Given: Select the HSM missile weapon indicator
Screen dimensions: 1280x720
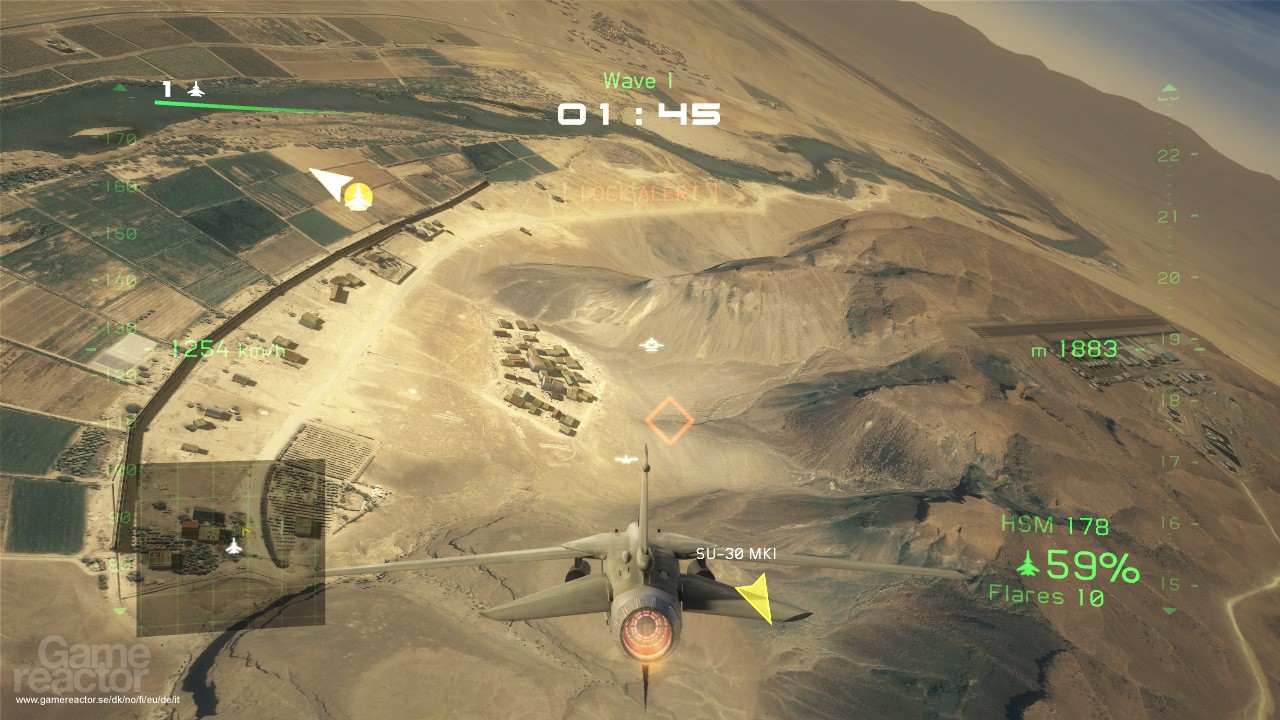Looking at the screenshot, I should point(1055,526).
